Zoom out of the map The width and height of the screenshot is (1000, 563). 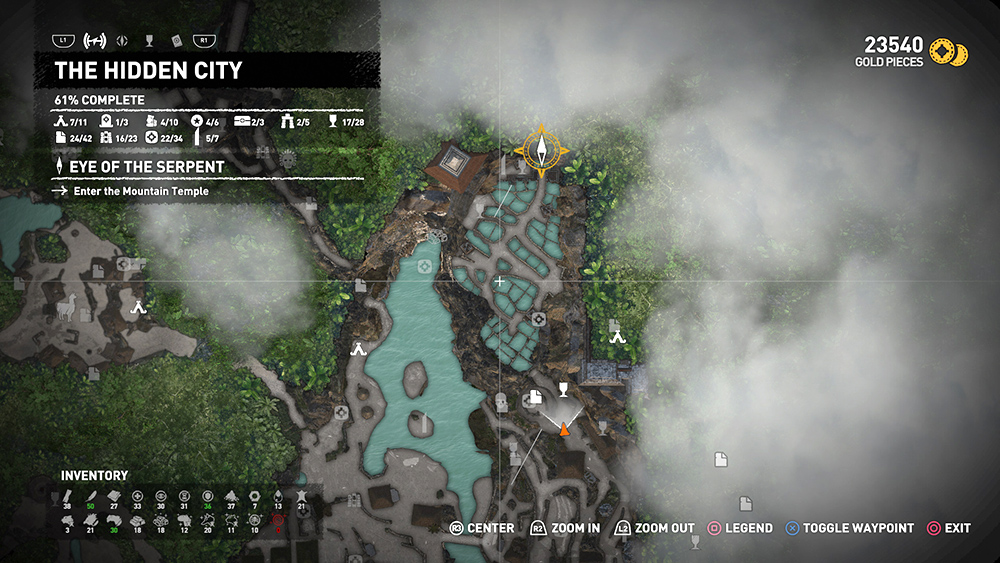tap(655, 528)
